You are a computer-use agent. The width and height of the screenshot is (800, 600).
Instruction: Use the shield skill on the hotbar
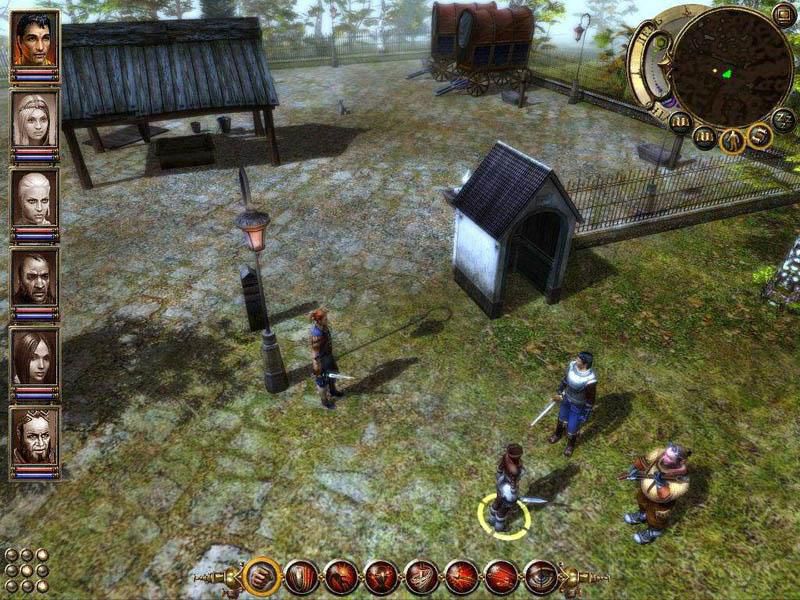click(301, 577)
